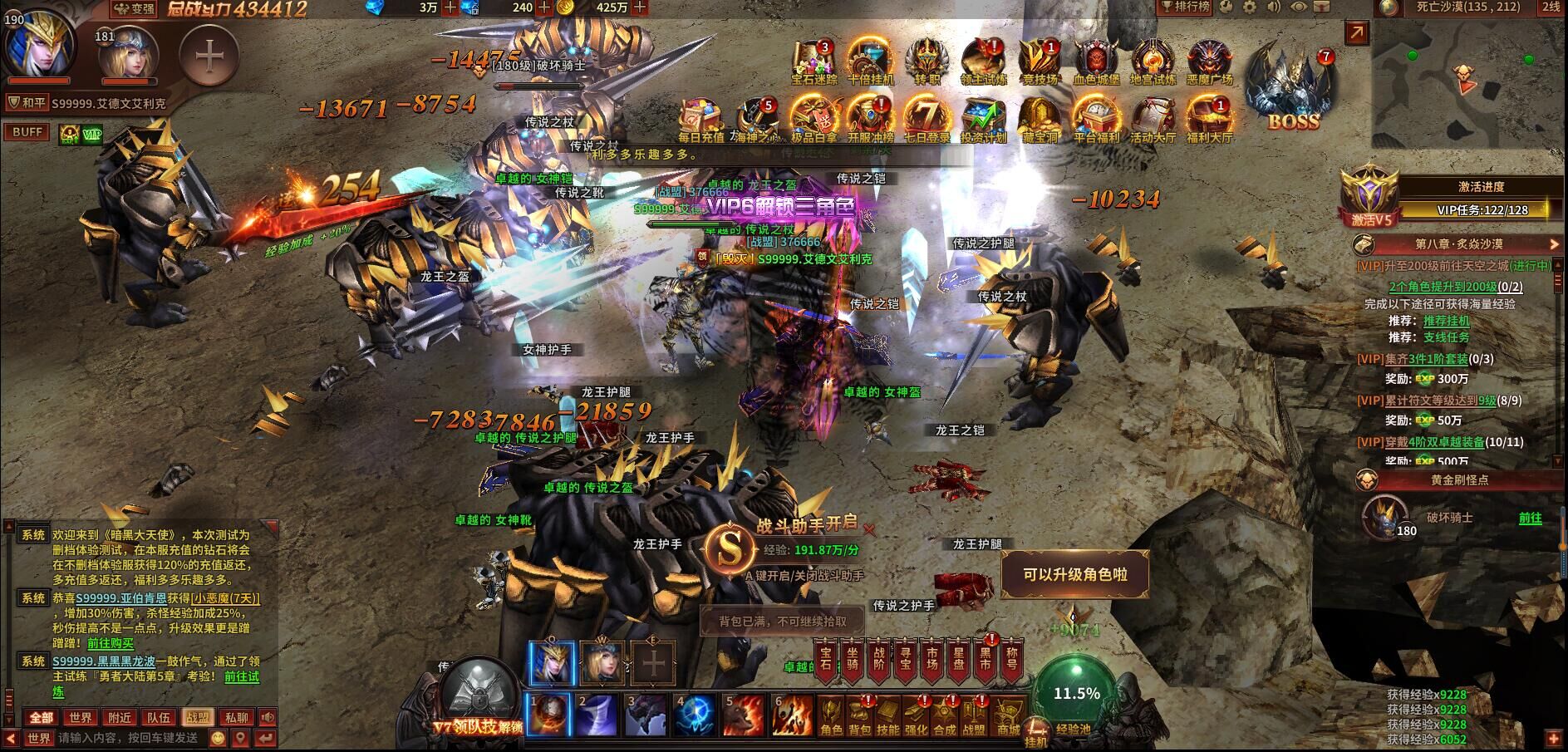The height and width of the screenshot is (752, 1568).
Task: Open the 角色 character panel
Action: click(831, 718)
